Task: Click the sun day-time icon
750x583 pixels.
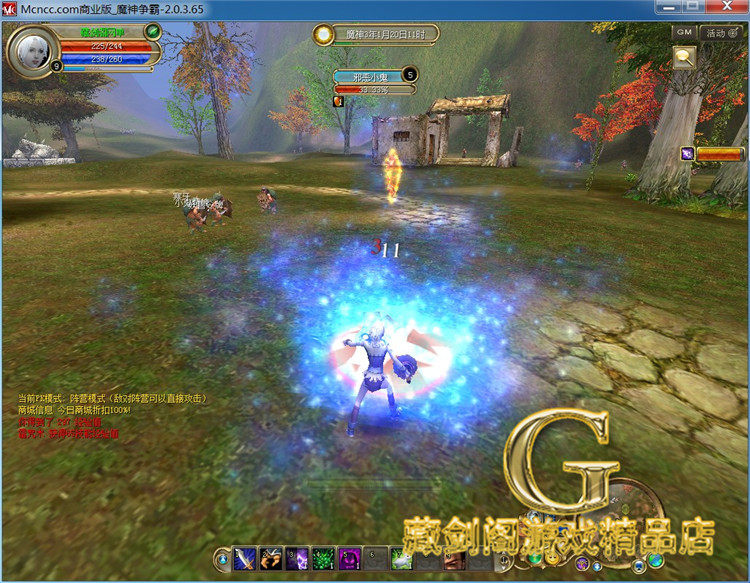Action: click(x=323, y=34)
